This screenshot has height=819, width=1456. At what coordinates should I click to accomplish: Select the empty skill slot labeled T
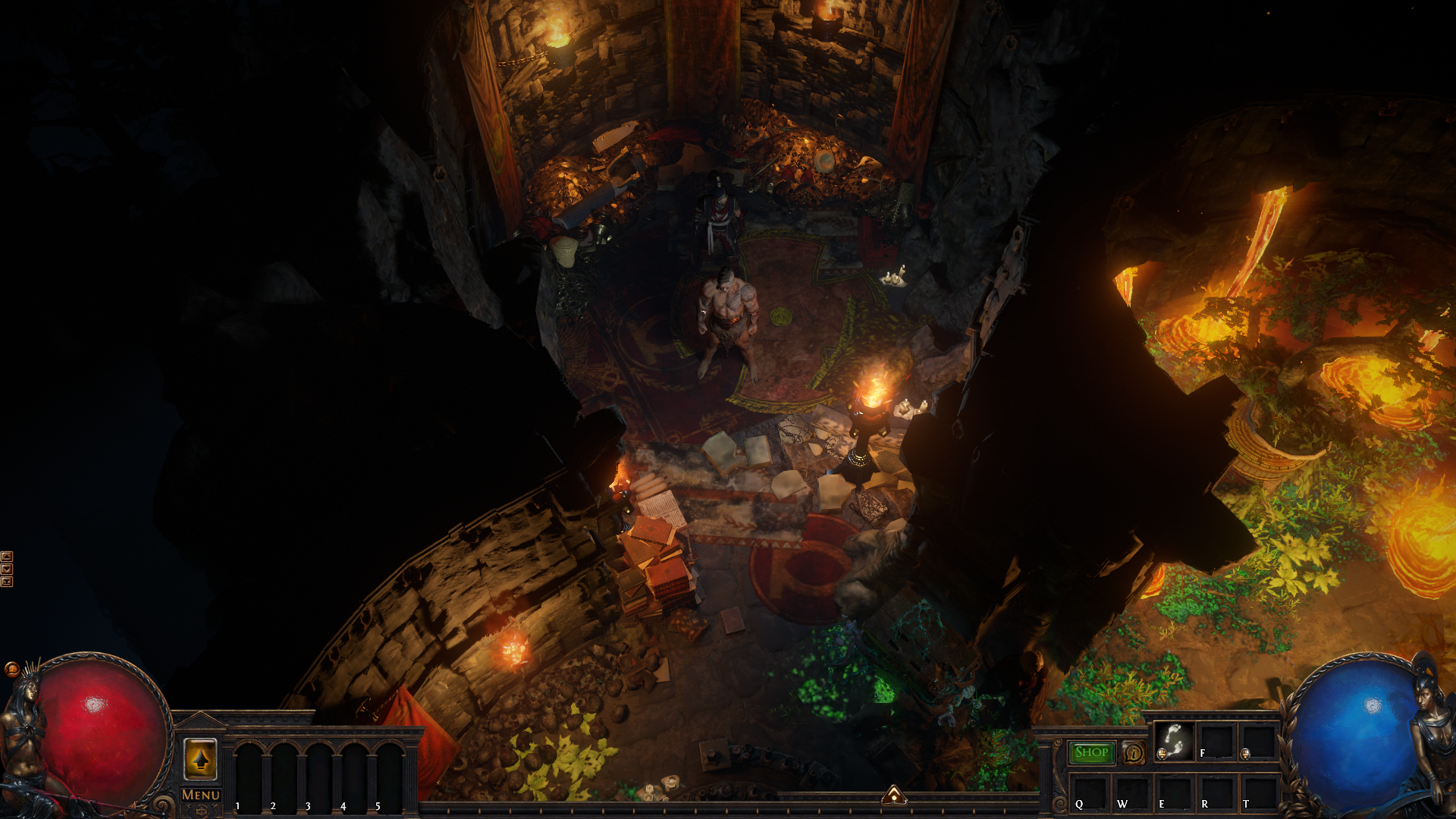[1257, 792]
